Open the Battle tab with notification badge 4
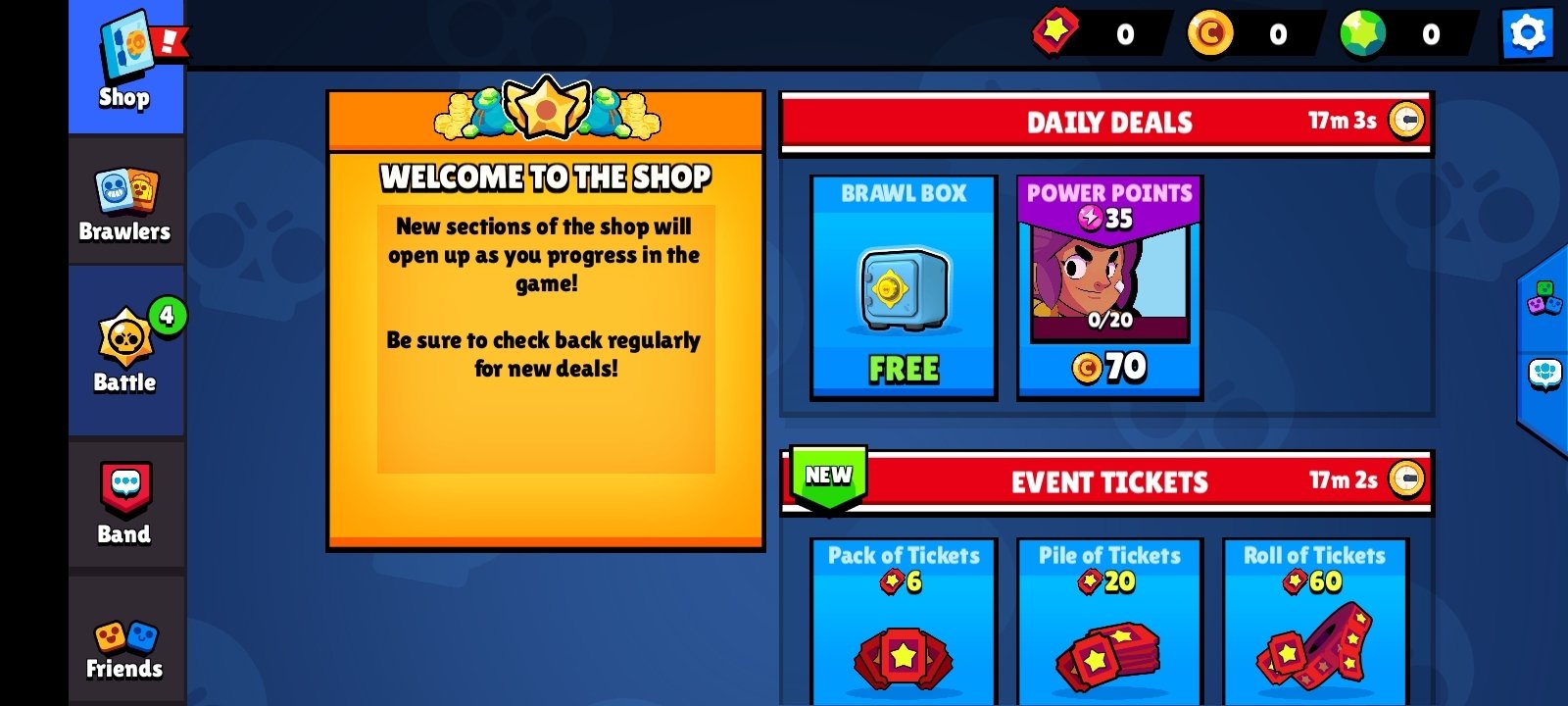This screenshot has height=706, width=1568. point(125,348)
